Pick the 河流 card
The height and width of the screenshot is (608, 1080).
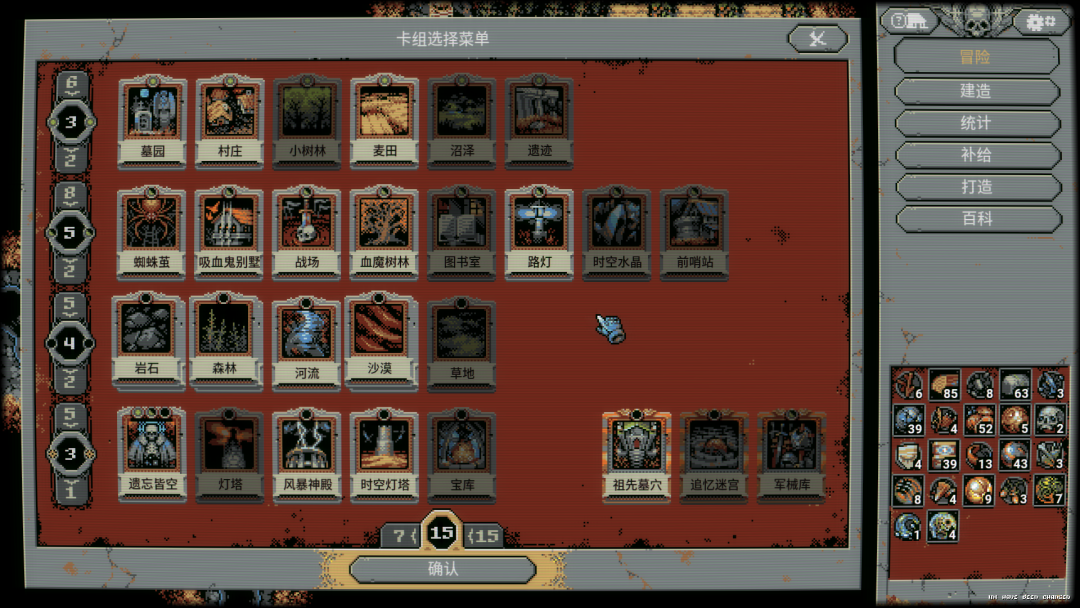click(x=307, y=341)
